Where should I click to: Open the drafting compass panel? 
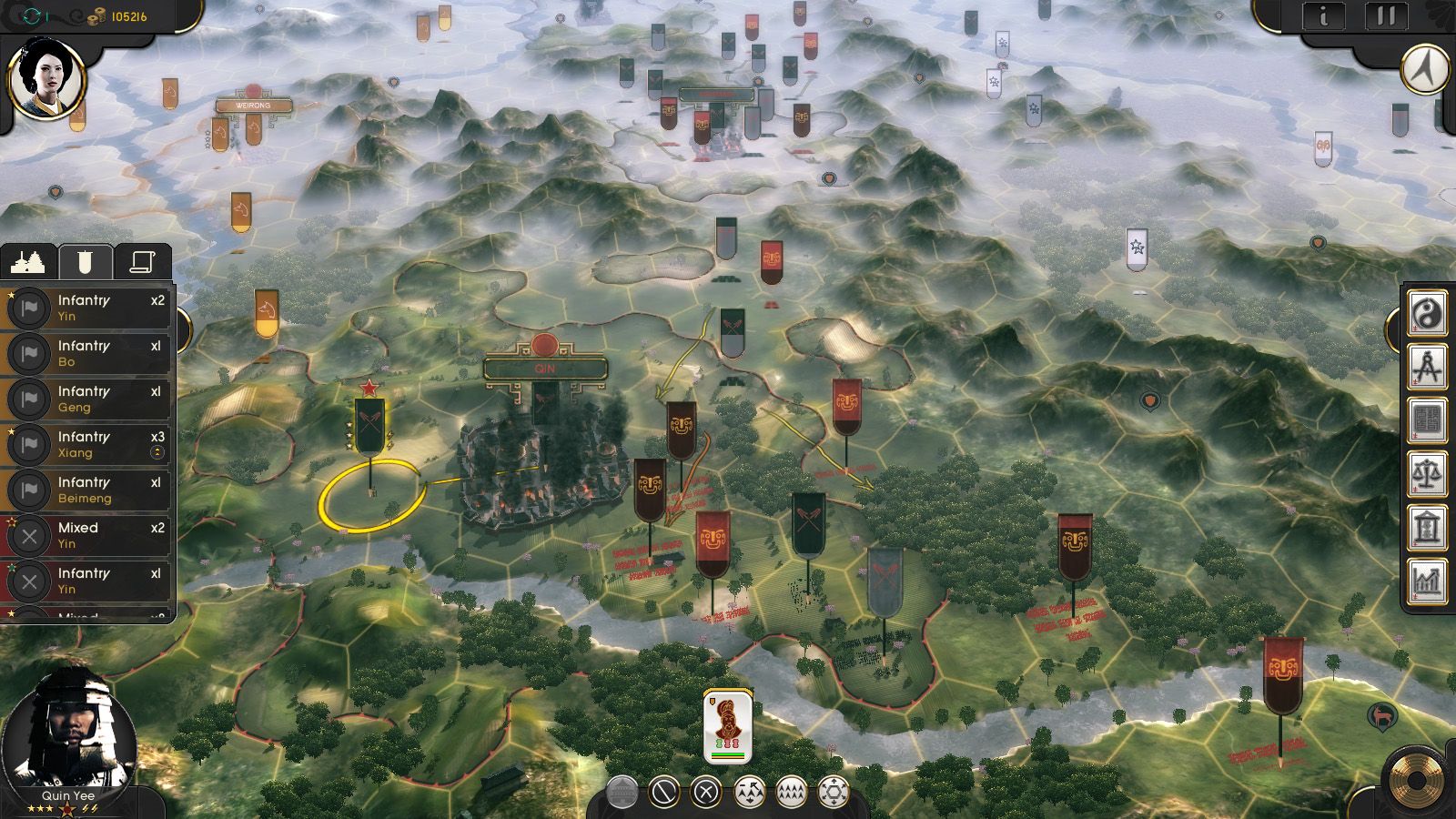[x=1427, y=368]
